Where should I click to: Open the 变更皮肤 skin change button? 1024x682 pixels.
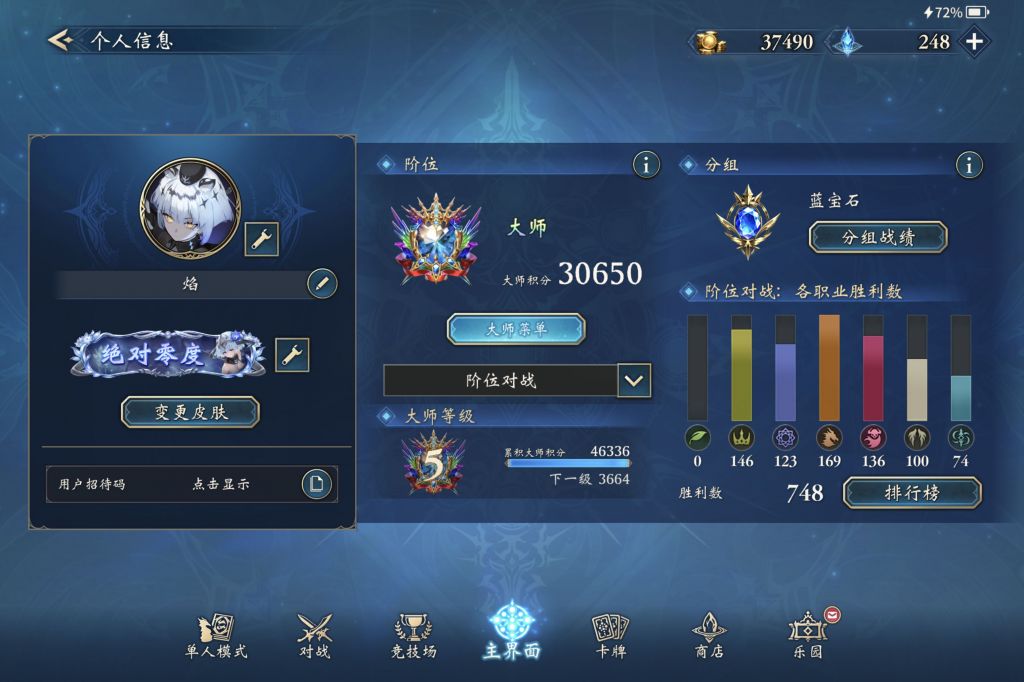tap(190, 412)
